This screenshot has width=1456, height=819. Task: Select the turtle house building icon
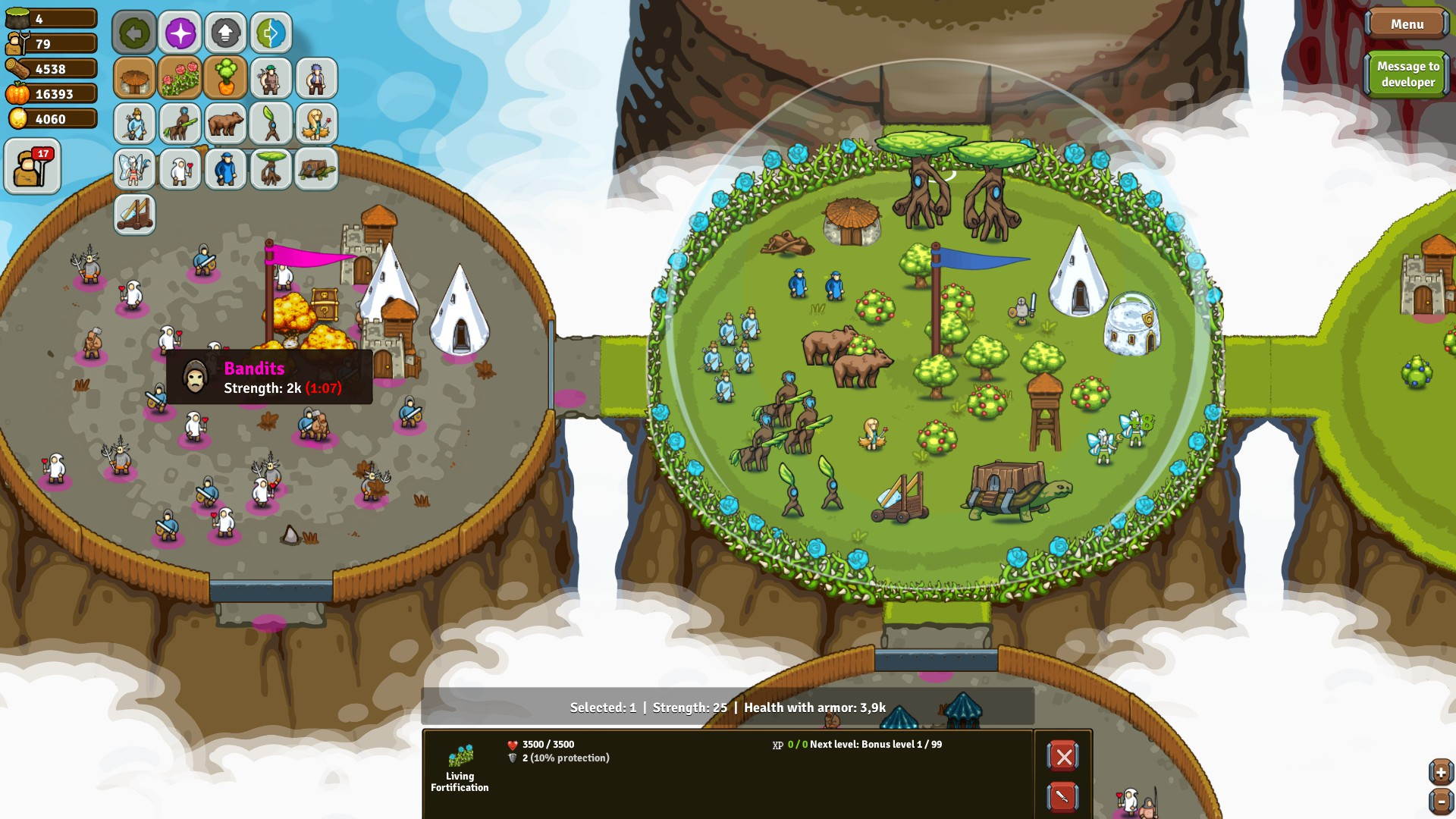[x=316, y=169]
